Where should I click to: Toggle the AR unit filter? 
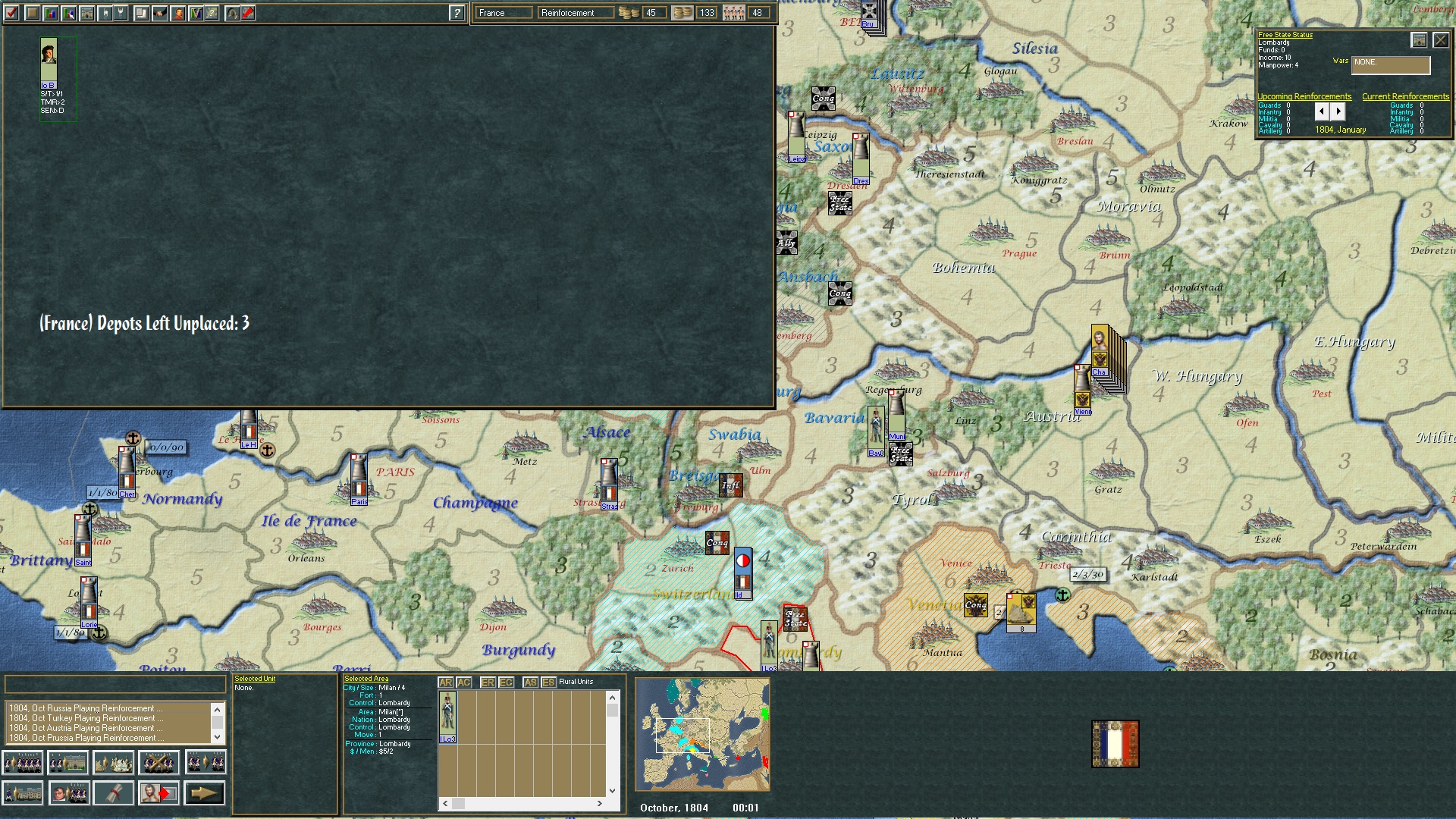coord(445,682)
